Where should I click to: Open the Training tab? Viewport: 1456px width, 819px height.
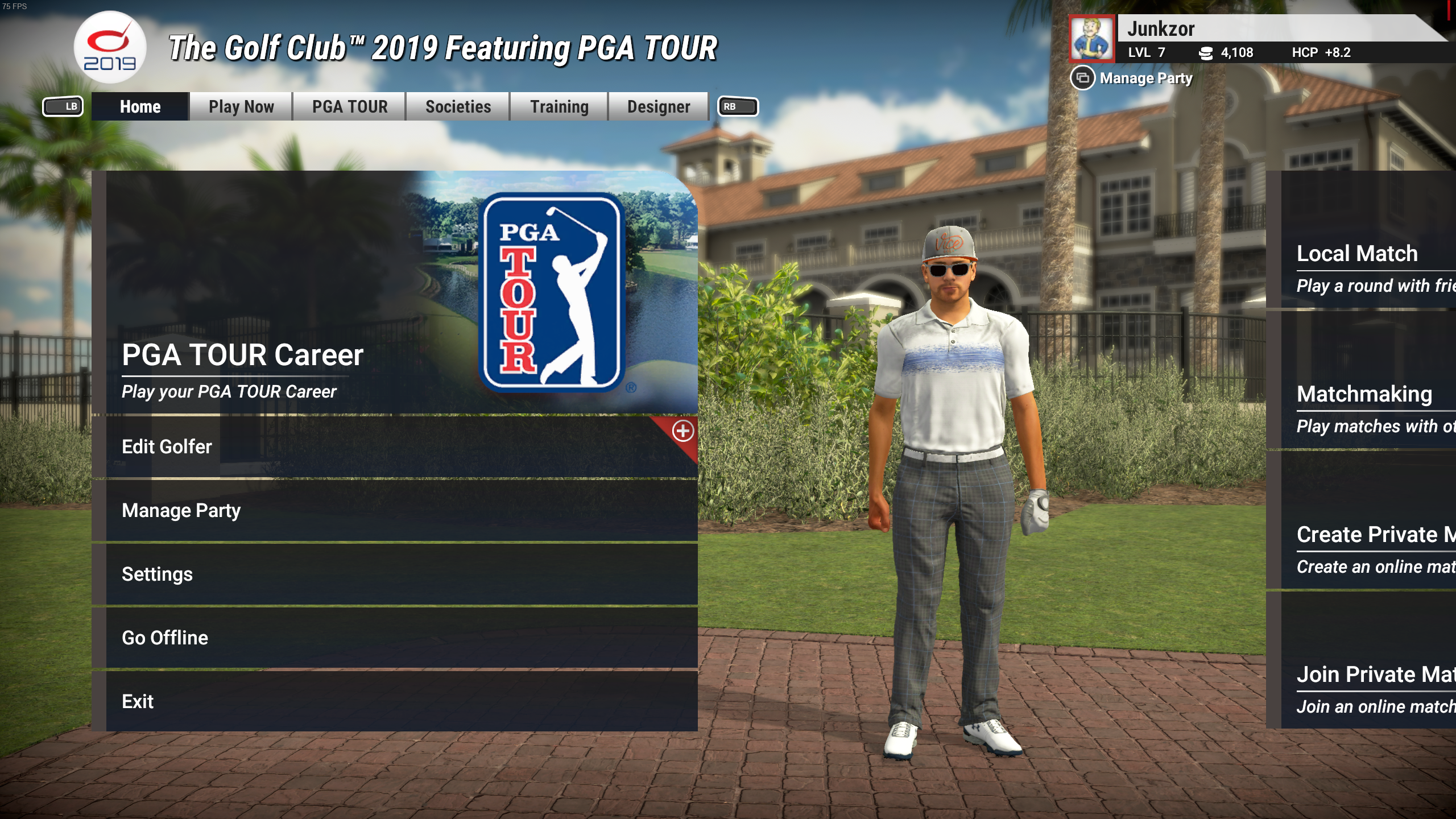point(559,107)
